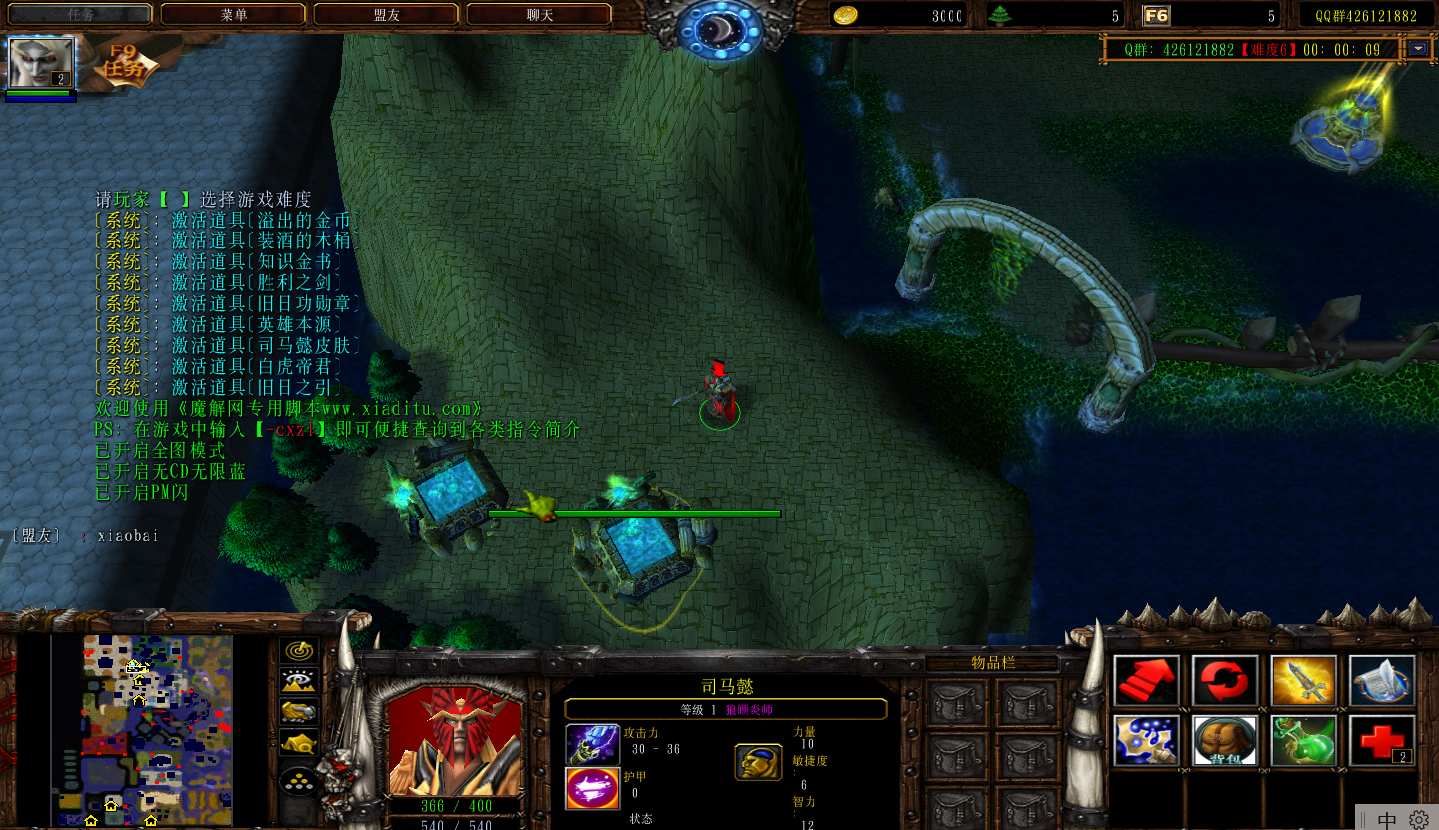Open the 菜单 (Menu) button

click(x=233, y=15)
